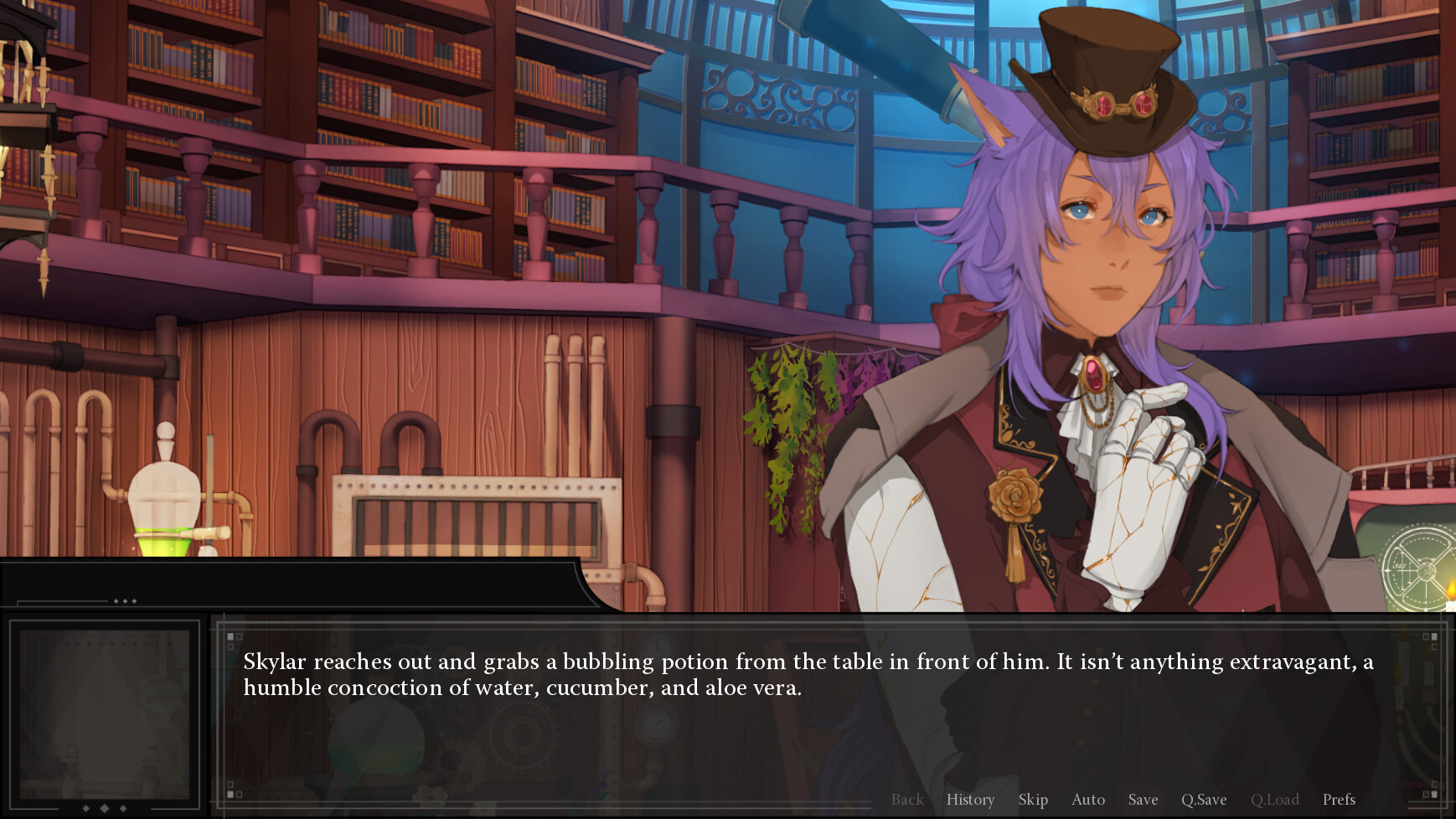The height and width of the screenshot is (819, 1456).
Task: Click the corner bracket lines framing the dialogue text area
Action: point(219,623)
